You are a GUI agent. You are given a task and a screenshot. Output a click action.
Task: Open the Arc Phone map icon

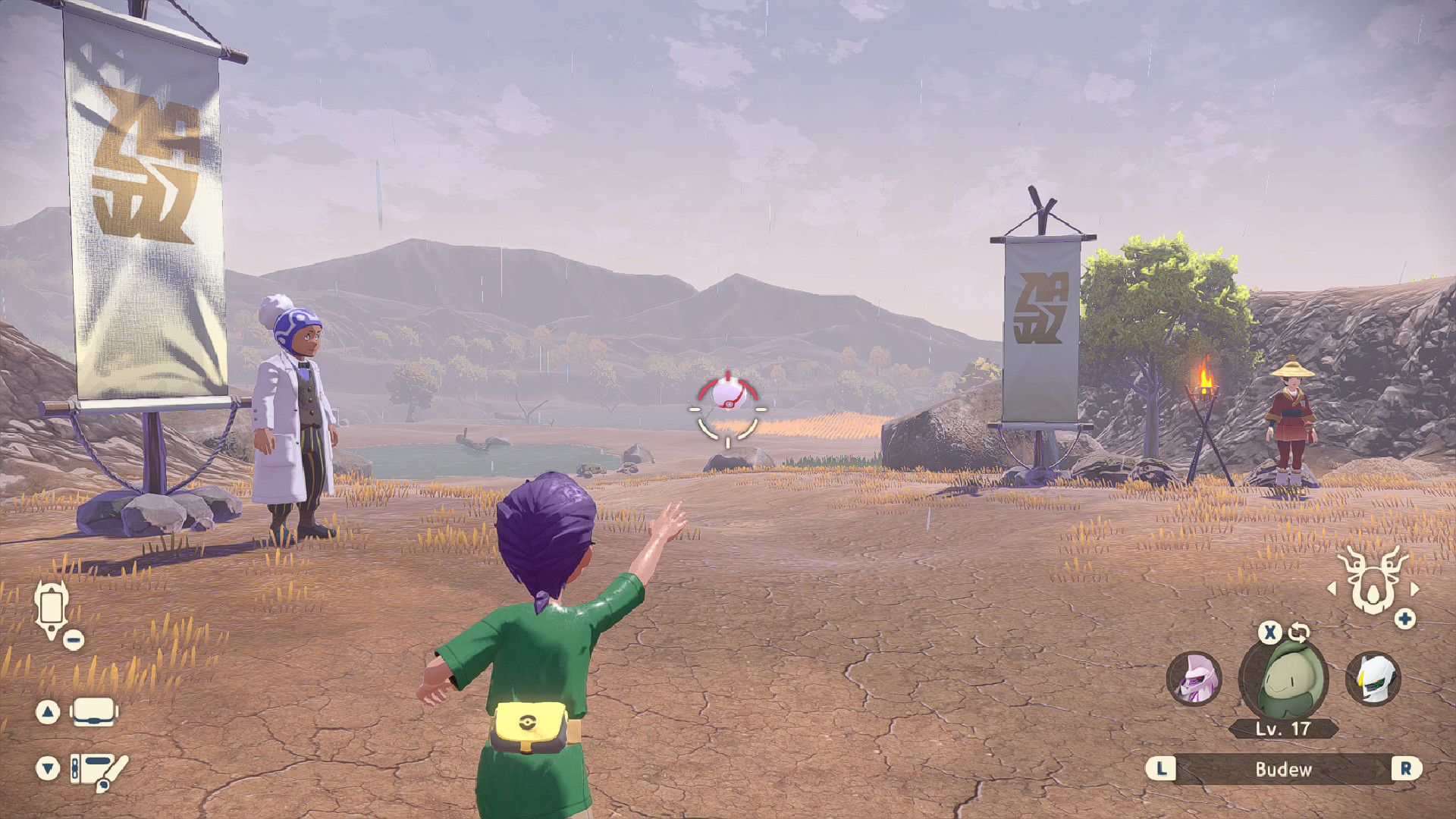pyautogui.click(x=52, y=607)
